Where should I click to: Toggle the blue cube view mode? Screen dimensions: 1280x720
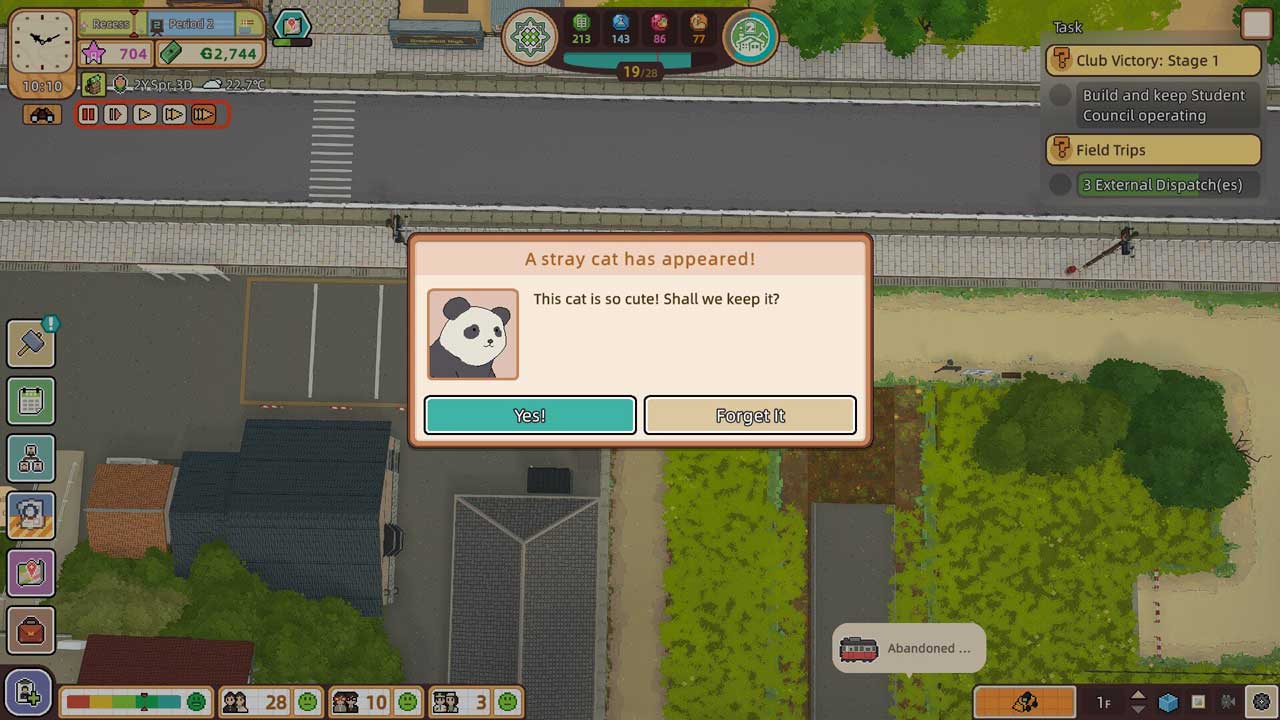(x=1168, y=702)
